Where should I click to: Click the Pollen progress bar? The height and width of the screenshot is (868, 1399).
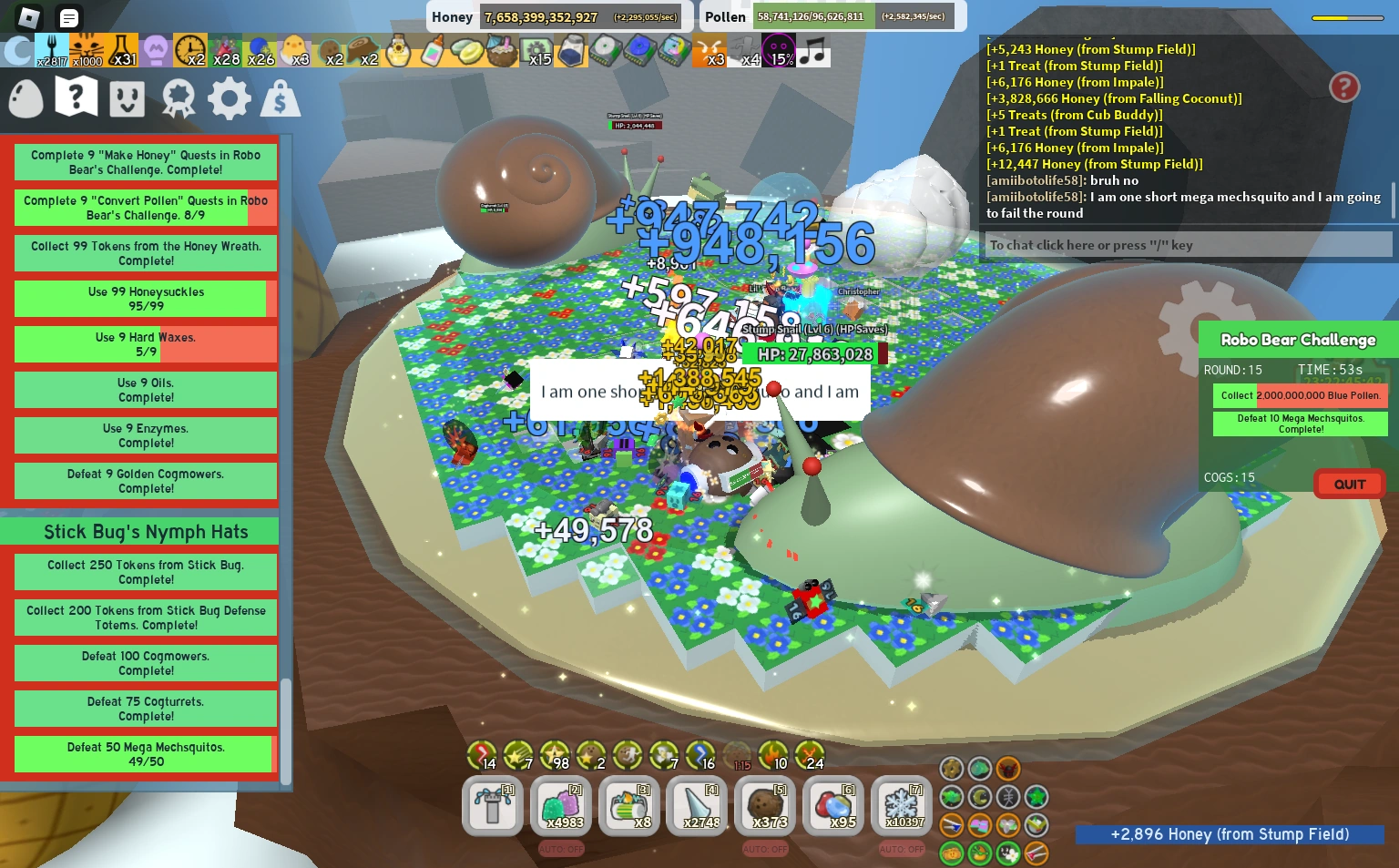813,16
